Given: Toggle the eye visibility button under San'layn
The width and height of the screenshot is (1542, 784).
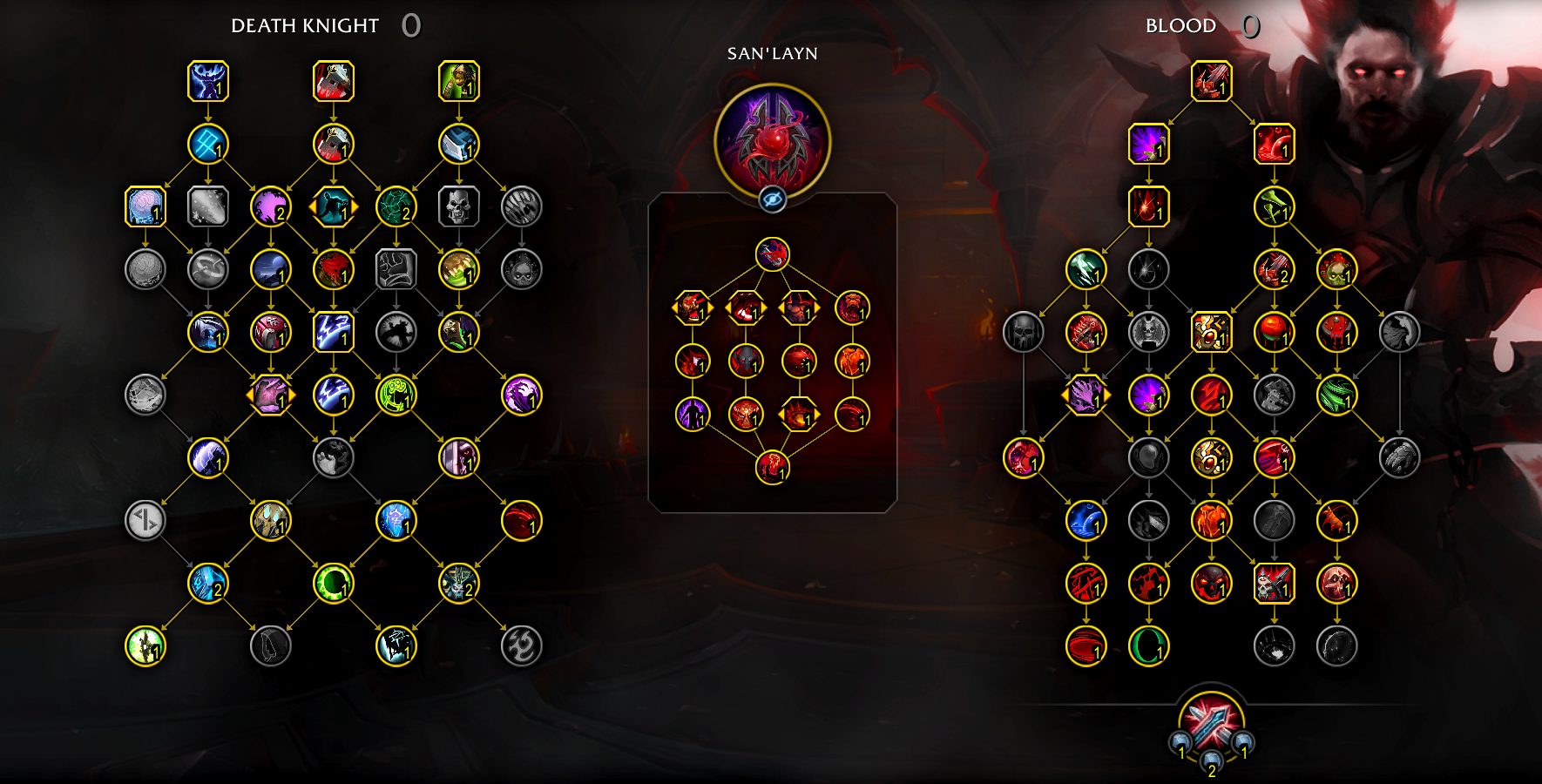Looking at the screenshot, I should coord(772,199).
